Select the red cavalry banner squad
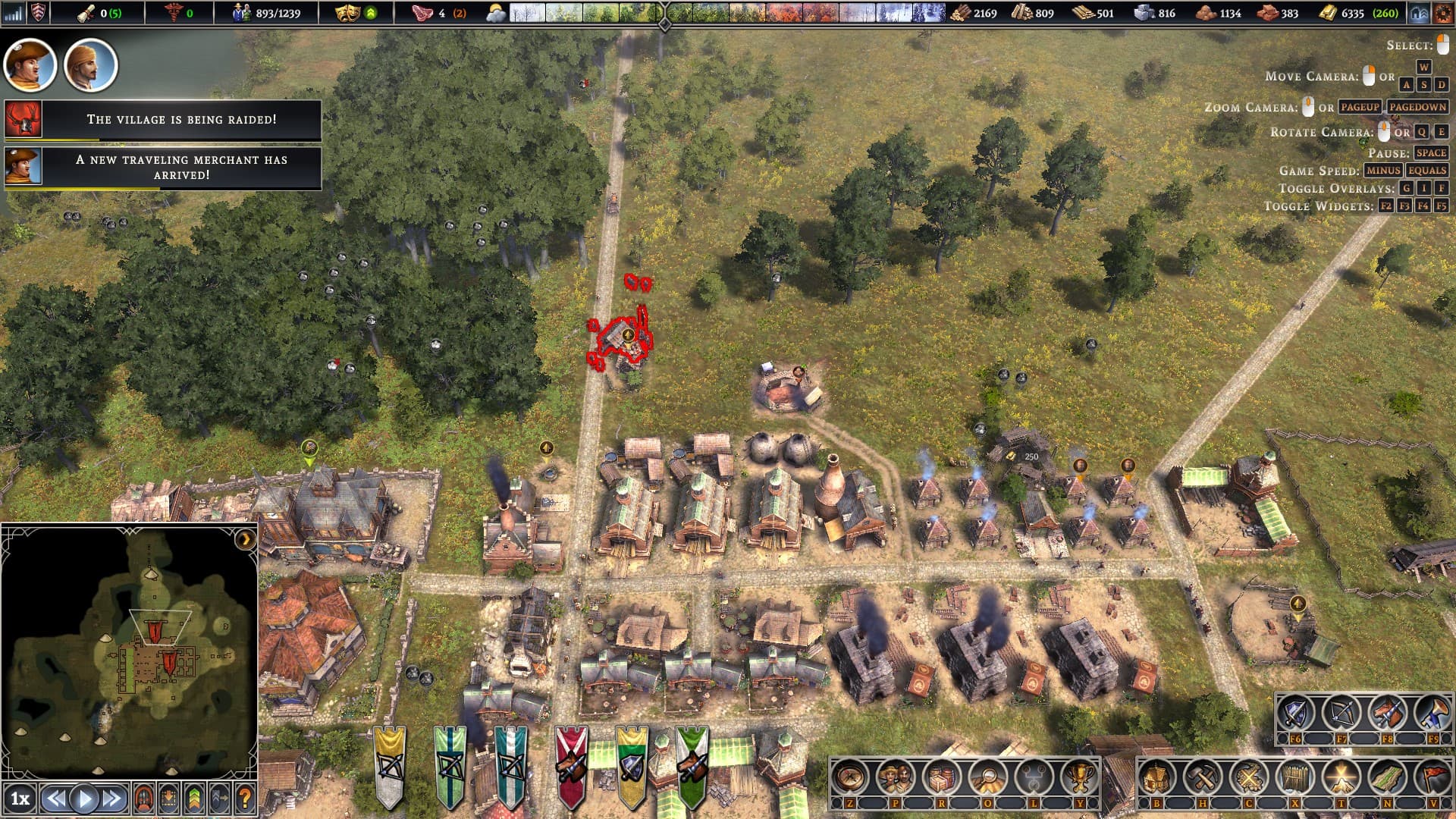The width and height of the screenshot is (1456, 819). coord(571,764)
